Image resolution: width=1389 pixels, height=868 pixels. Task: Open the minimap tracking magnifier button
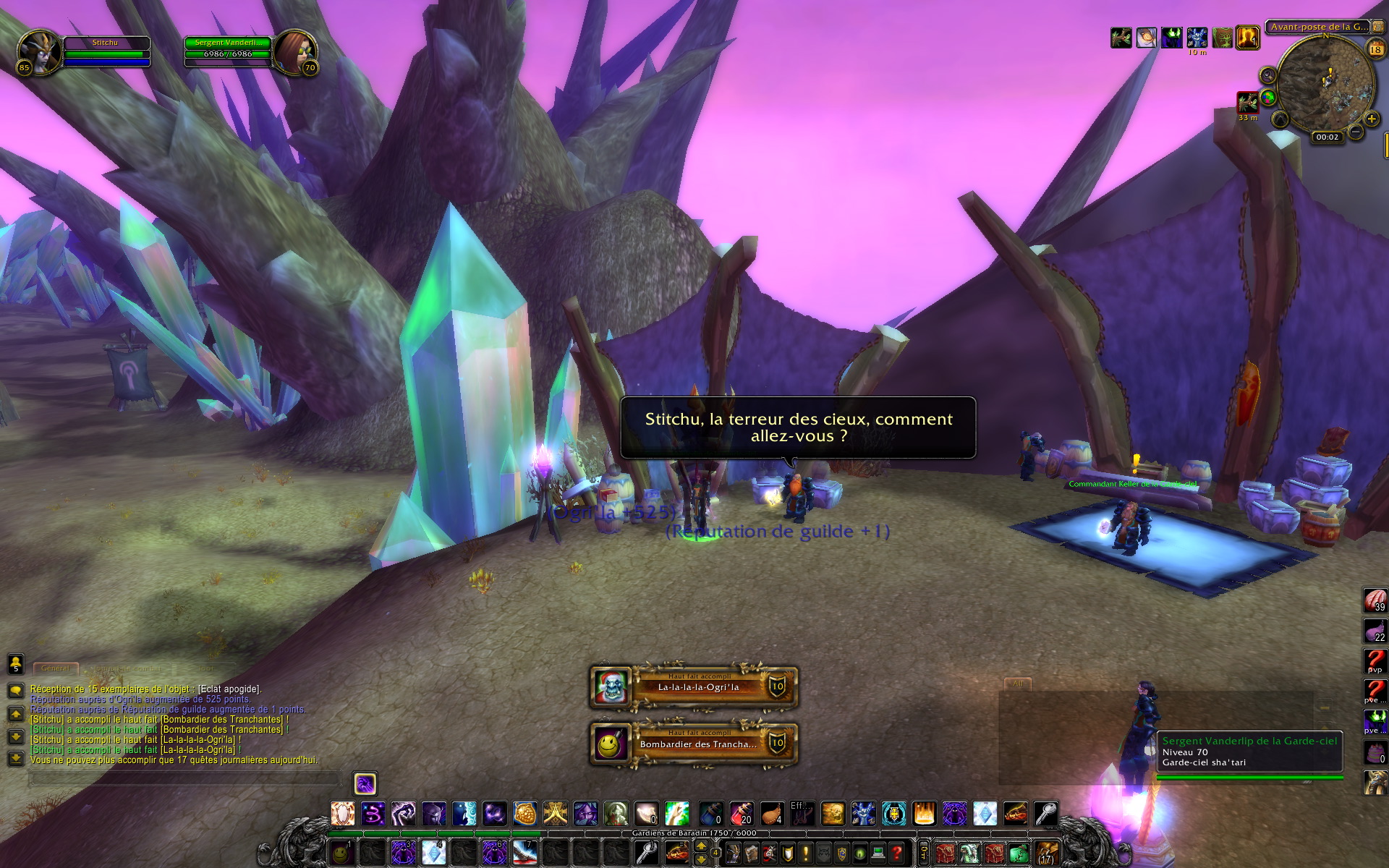coord(1267,75)
